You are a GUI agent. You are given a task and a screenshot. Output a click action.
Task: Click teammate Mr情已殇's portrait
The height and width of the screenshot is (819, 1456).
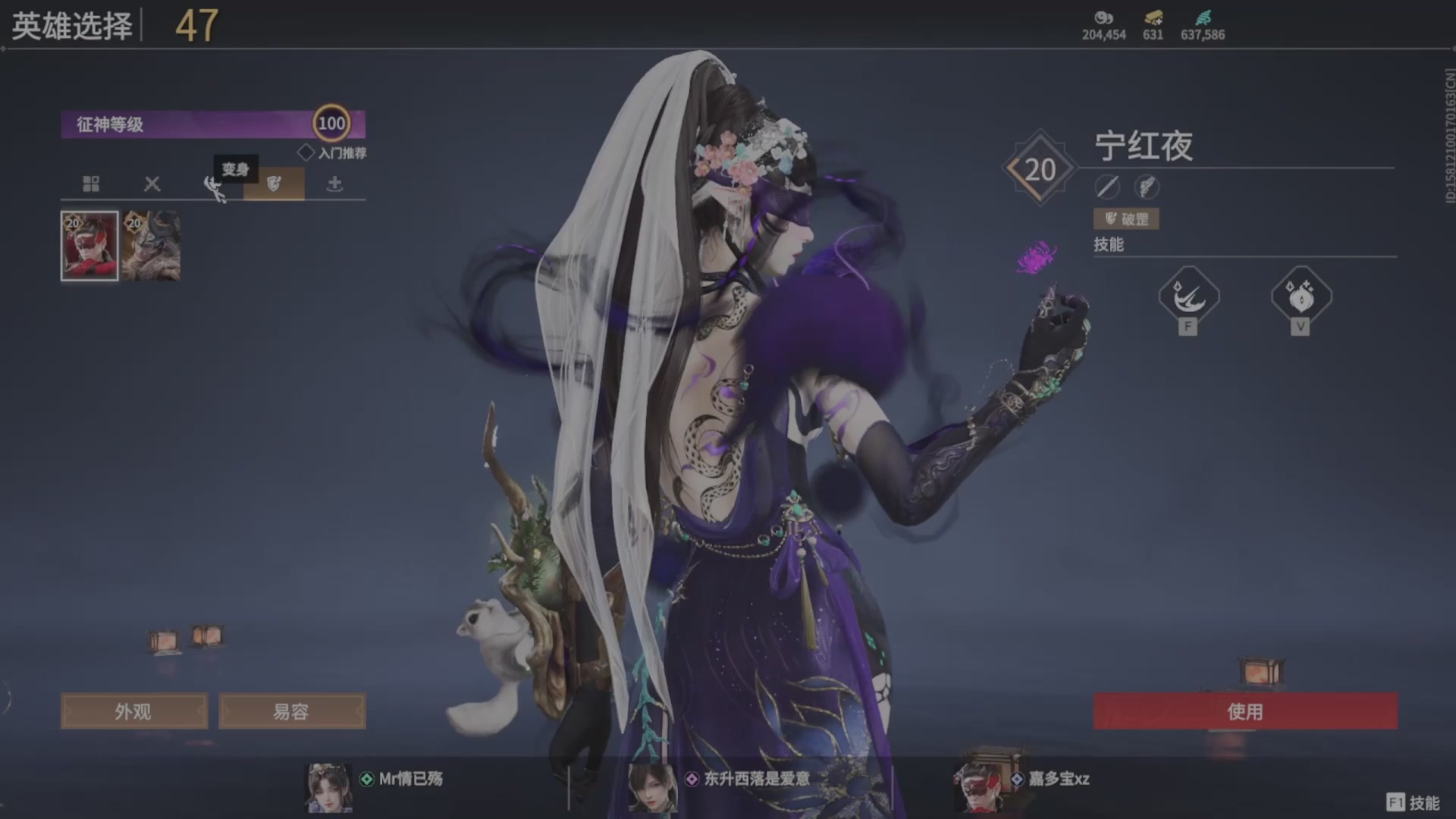click(x=328, y=787)
